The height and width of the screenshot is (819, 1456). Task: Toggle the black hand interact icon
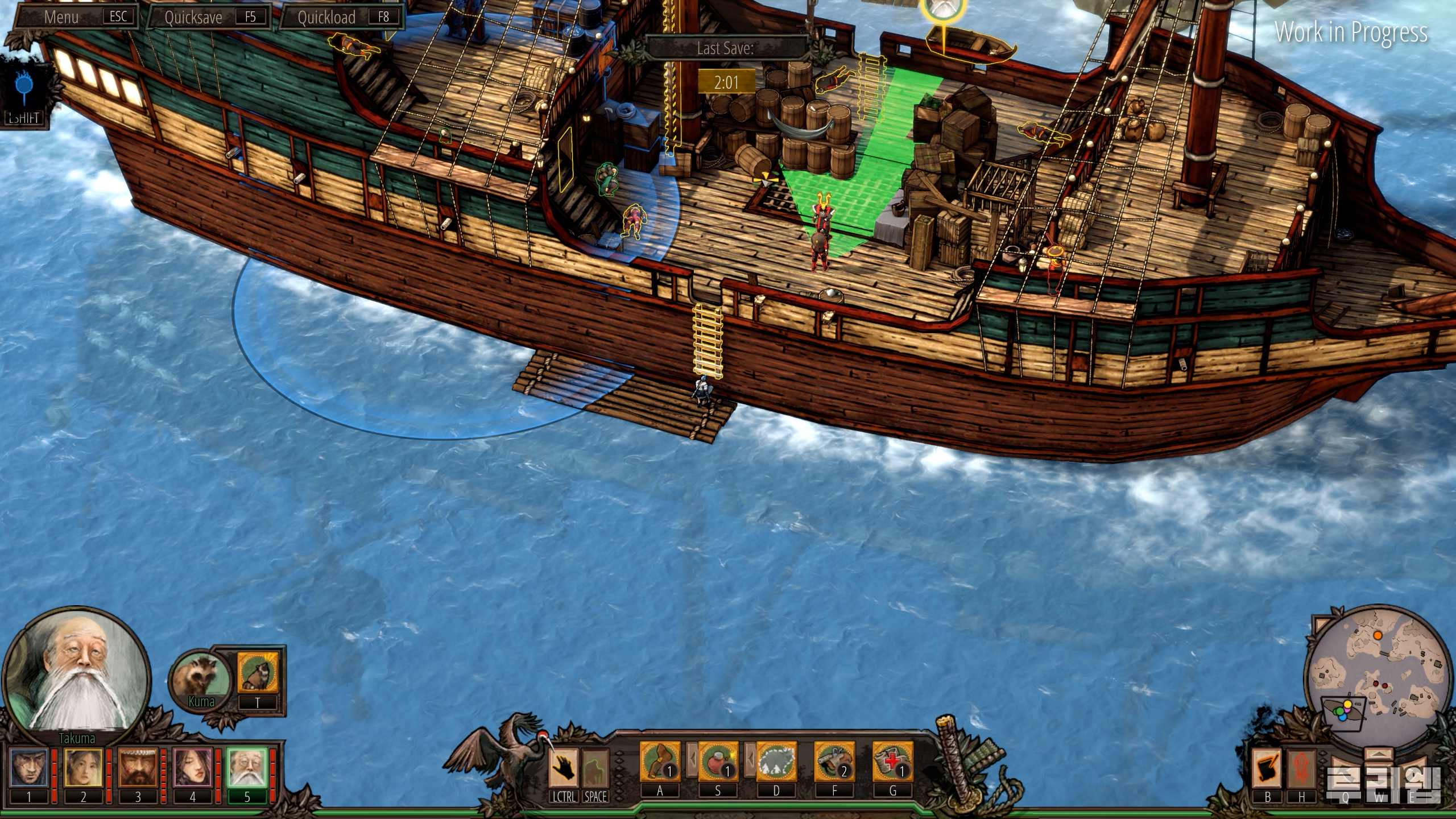point(564,767)
